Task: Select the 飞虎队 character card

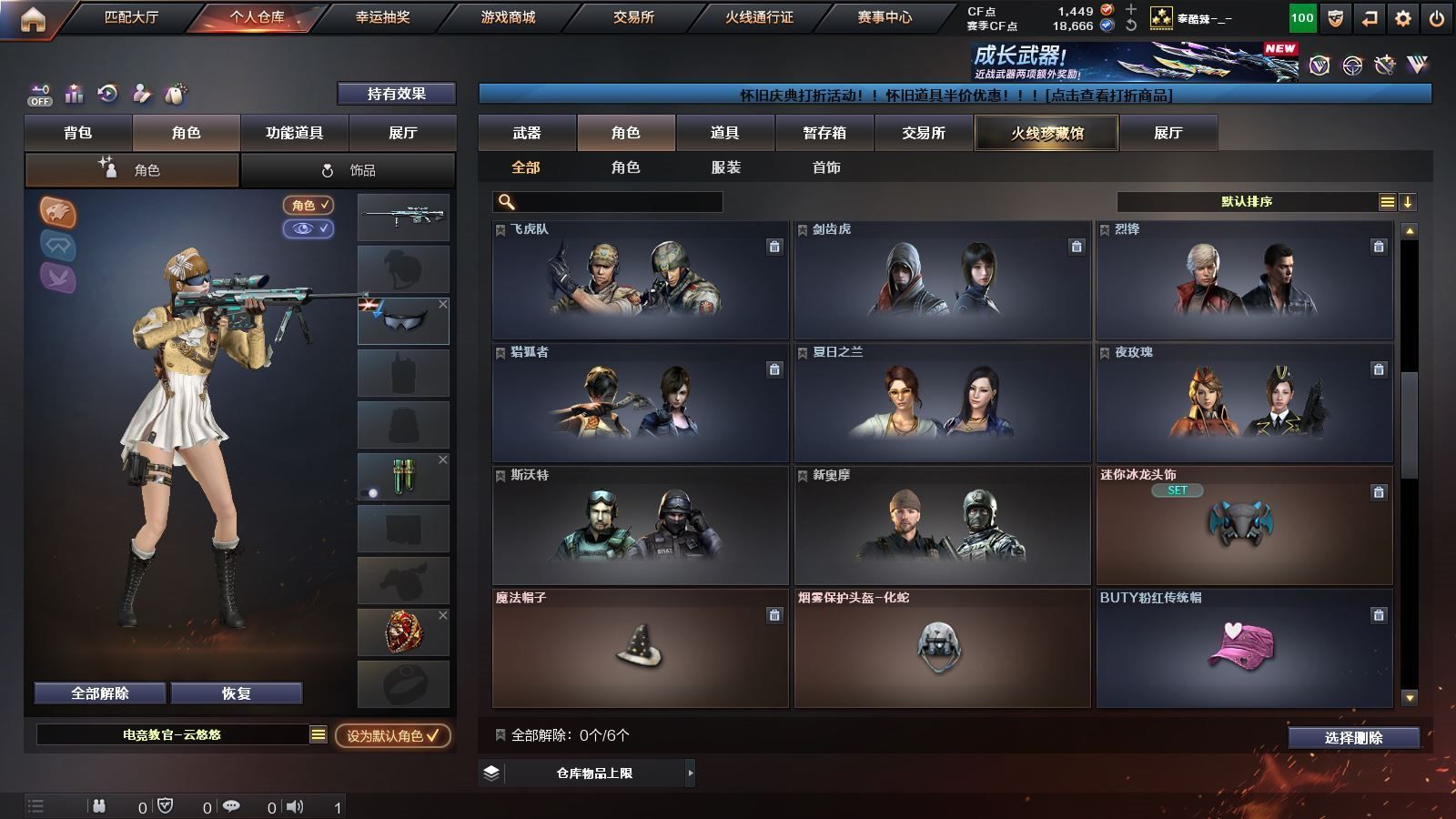Action: click(x=640, y=280)
